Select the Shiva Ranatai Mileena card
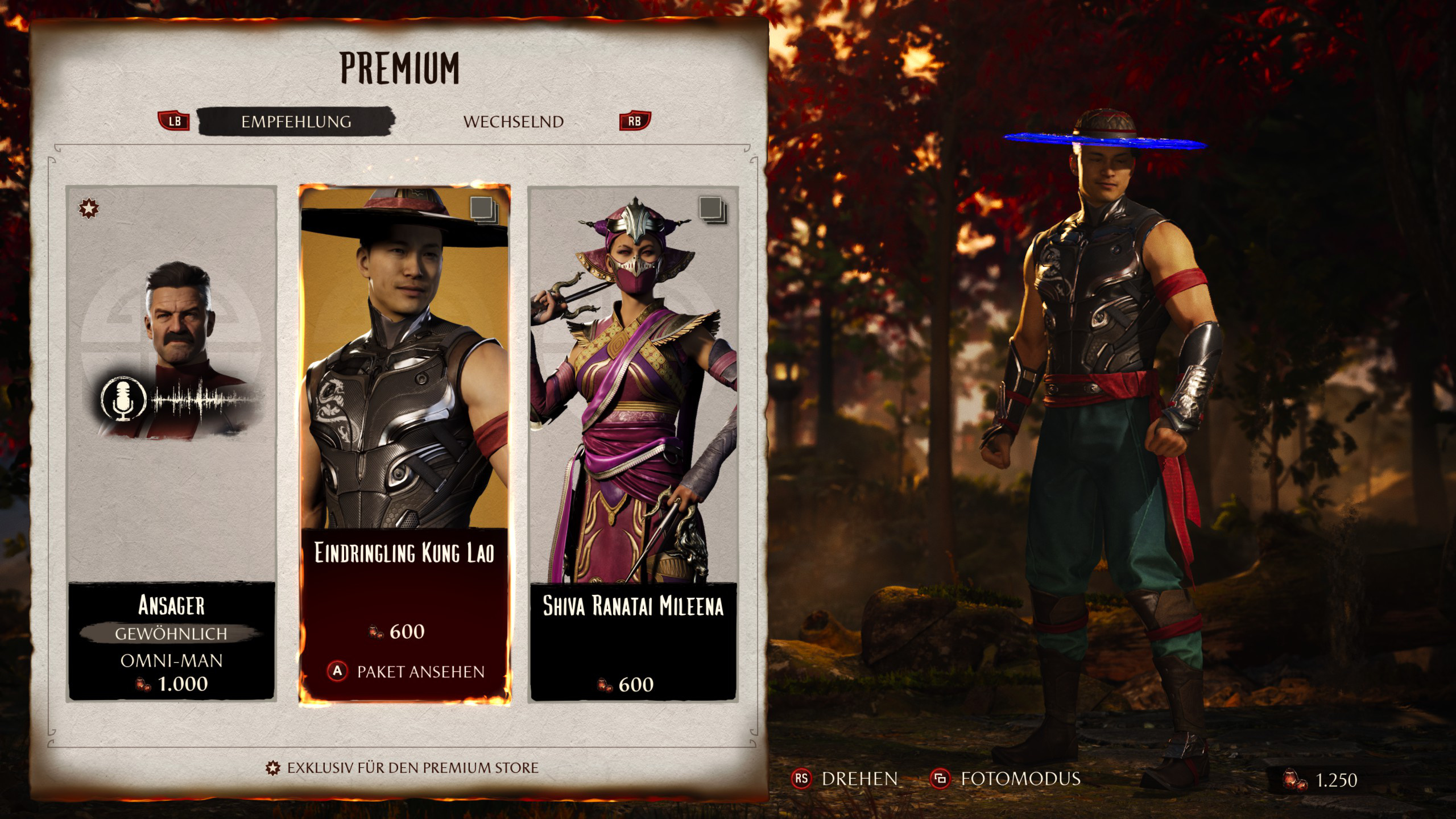Image resolution: width=1456 pixels, height=819 pixels. tap(633, 444)
